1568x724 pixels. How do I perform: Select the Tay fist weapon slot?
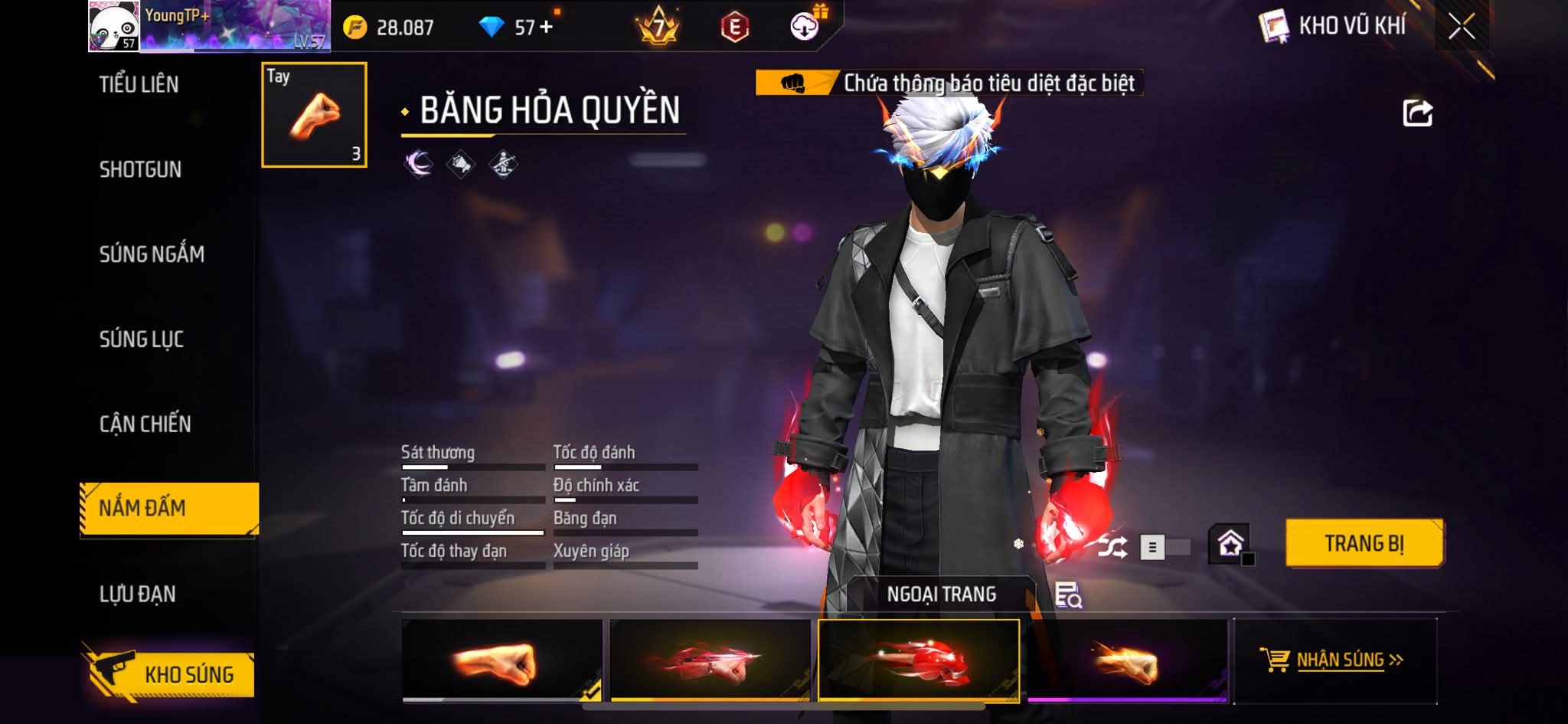point(314,115)
